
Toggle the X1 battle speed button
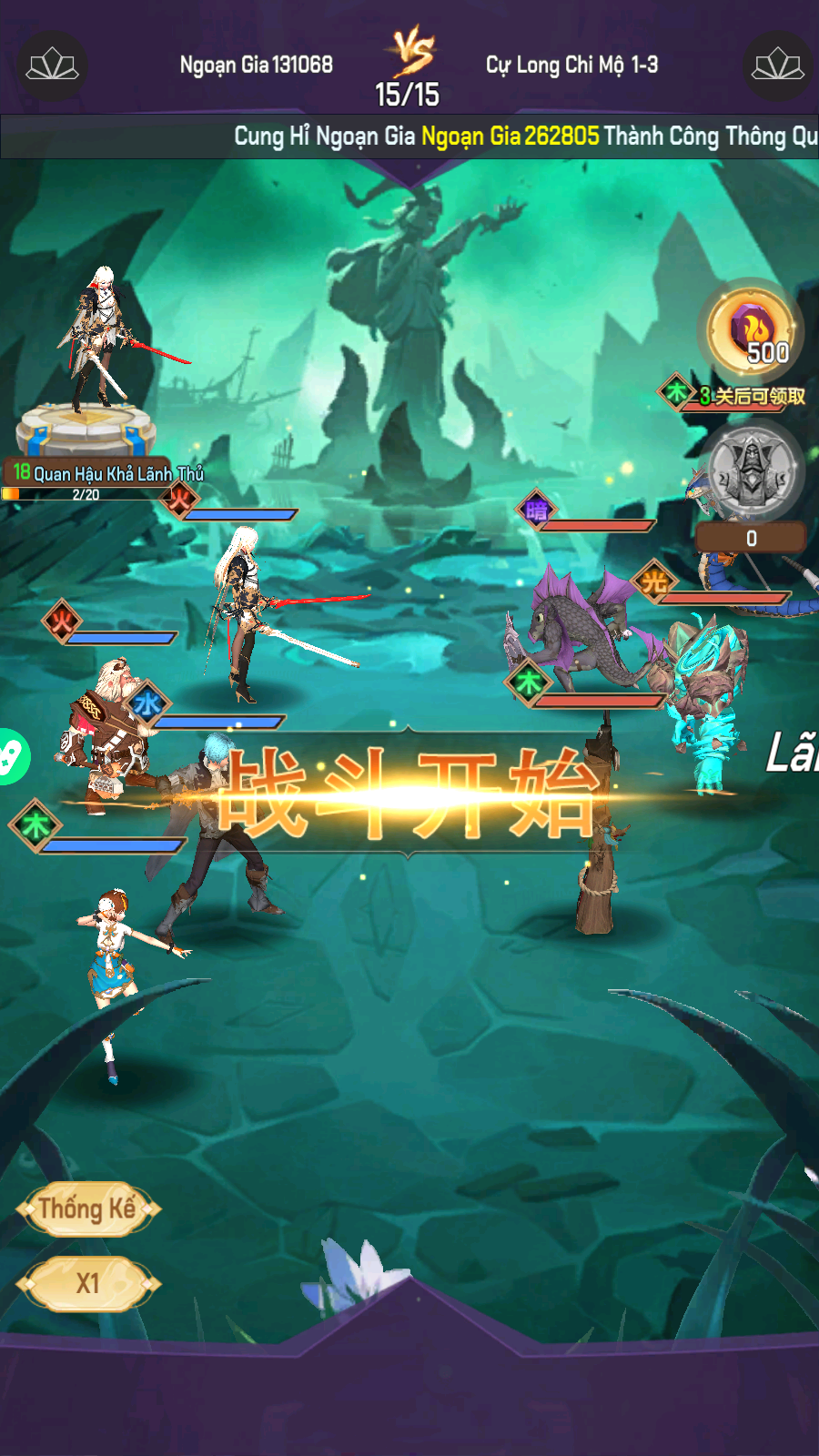point(87,1283)
